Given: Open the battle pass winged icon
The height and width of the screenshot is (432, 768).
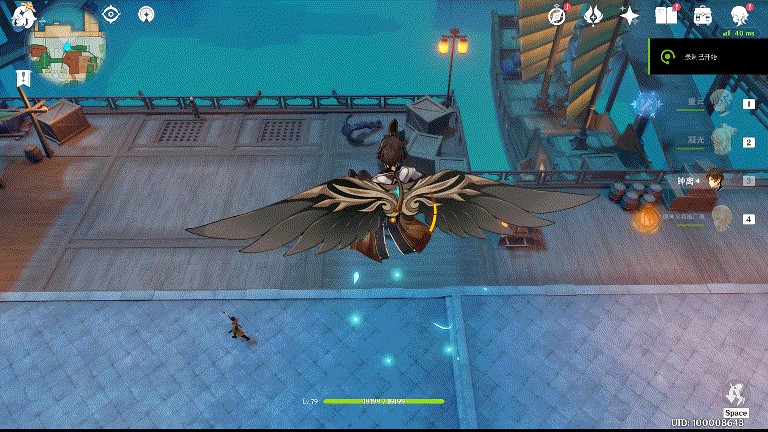Looking at the screenshot, I should point(593,15).
